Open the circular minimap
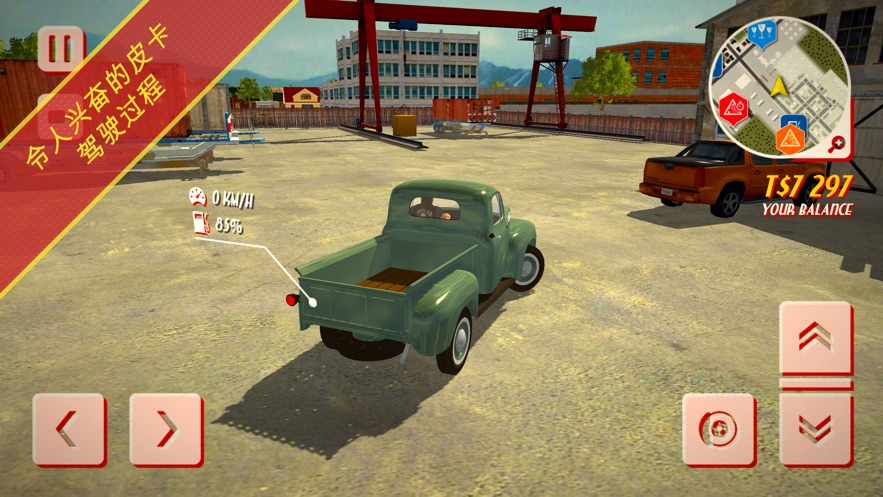883x497 pixels. point(779,86)
